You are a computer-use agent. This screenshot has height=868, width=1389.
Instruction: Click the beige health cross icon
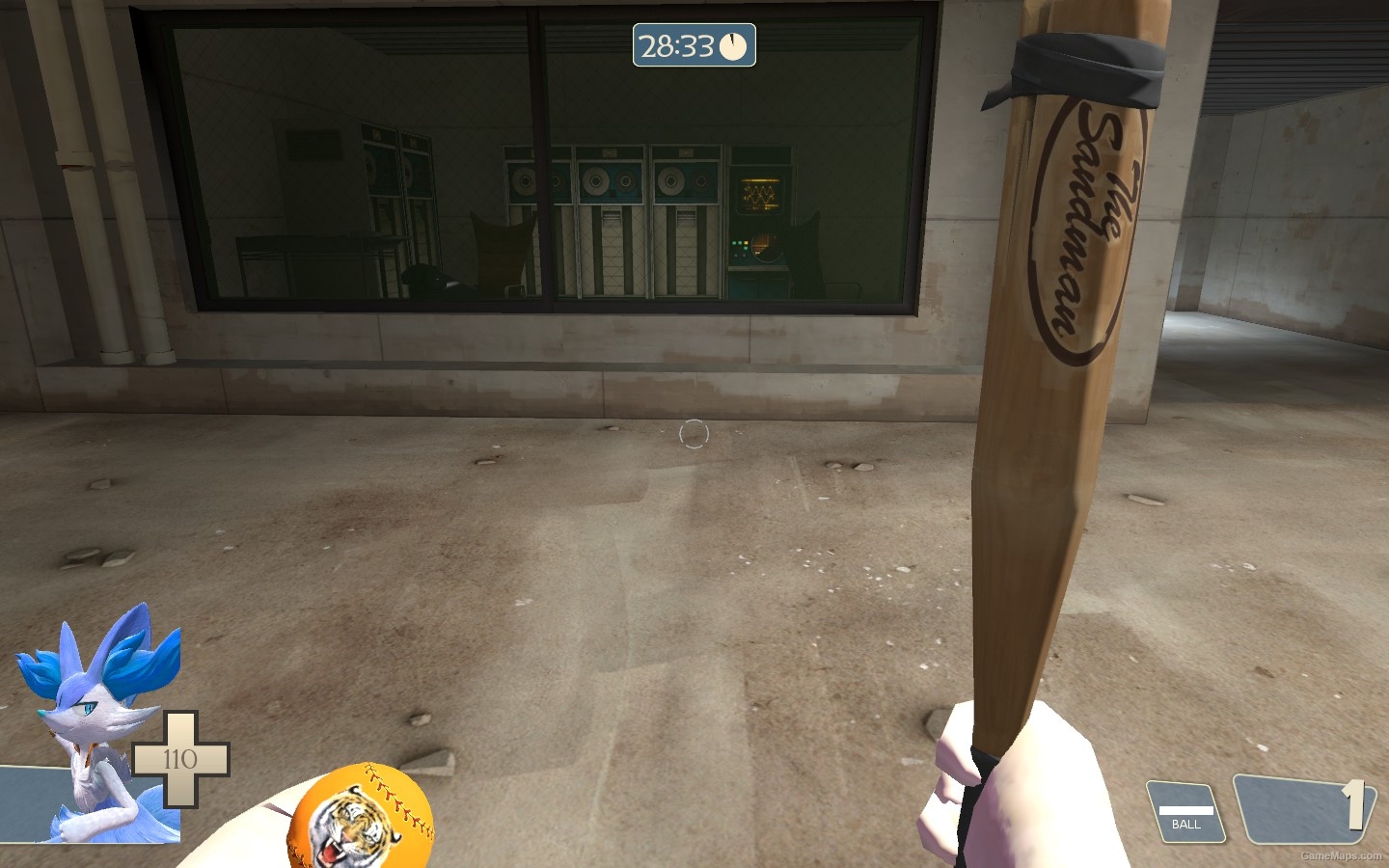(x=180, y=760)
